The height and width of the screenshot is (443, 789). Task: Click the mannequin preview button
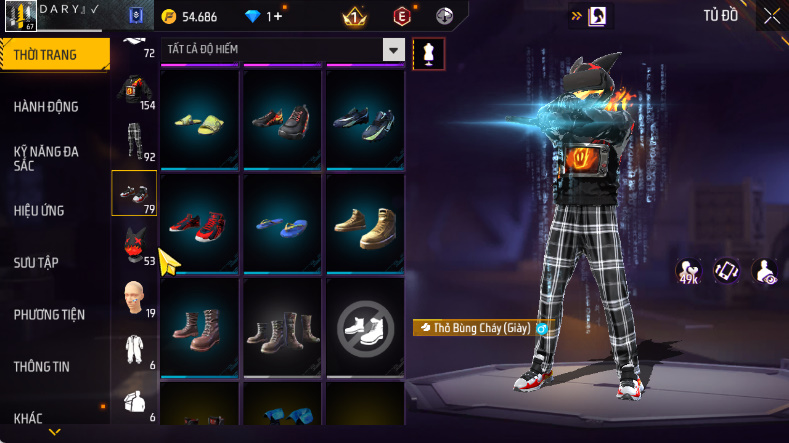pyautogui.click(x=429, y=54)
